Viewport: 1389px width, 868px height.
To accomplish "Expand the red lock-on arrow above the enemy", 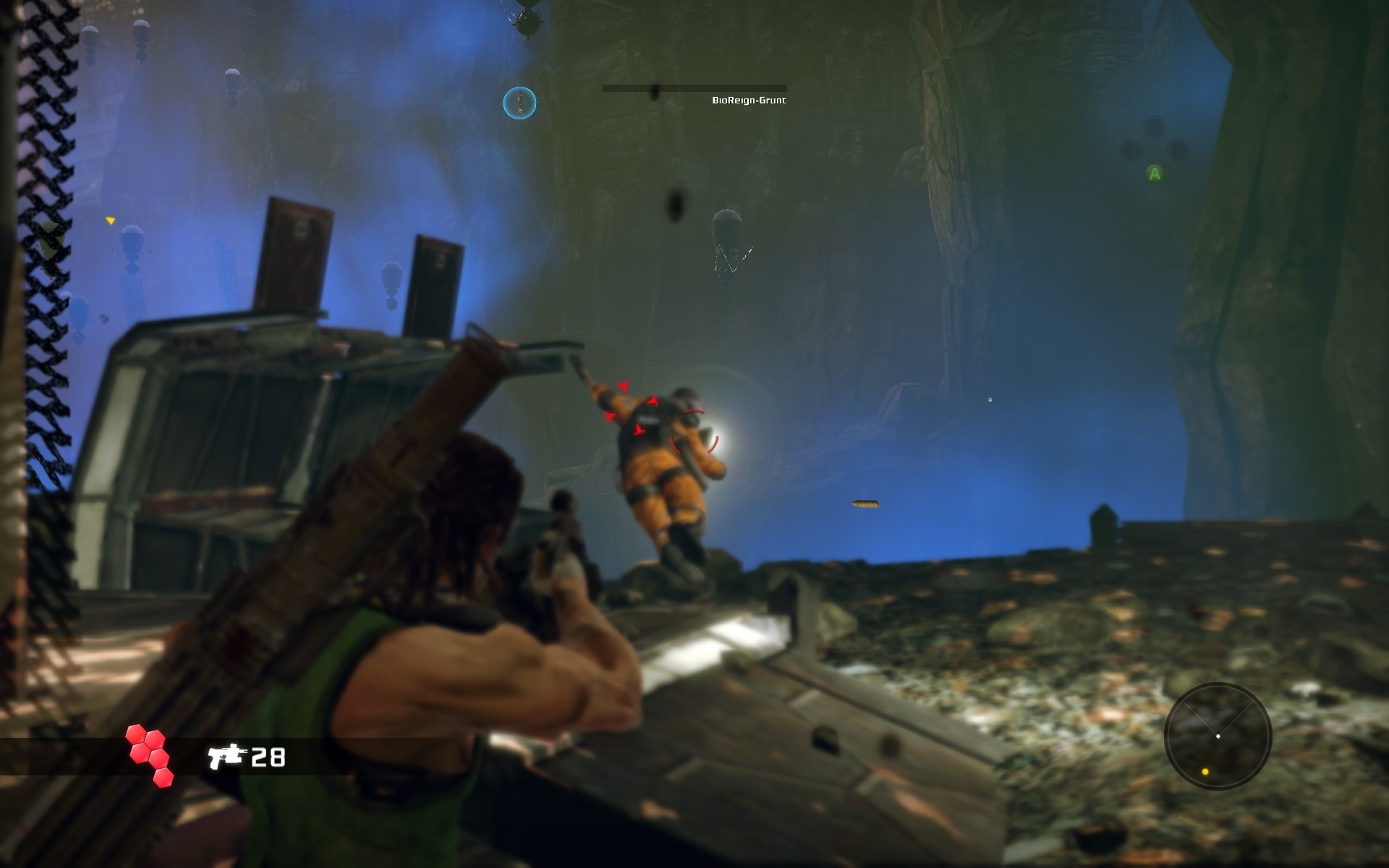I will (x=624, y=387).
